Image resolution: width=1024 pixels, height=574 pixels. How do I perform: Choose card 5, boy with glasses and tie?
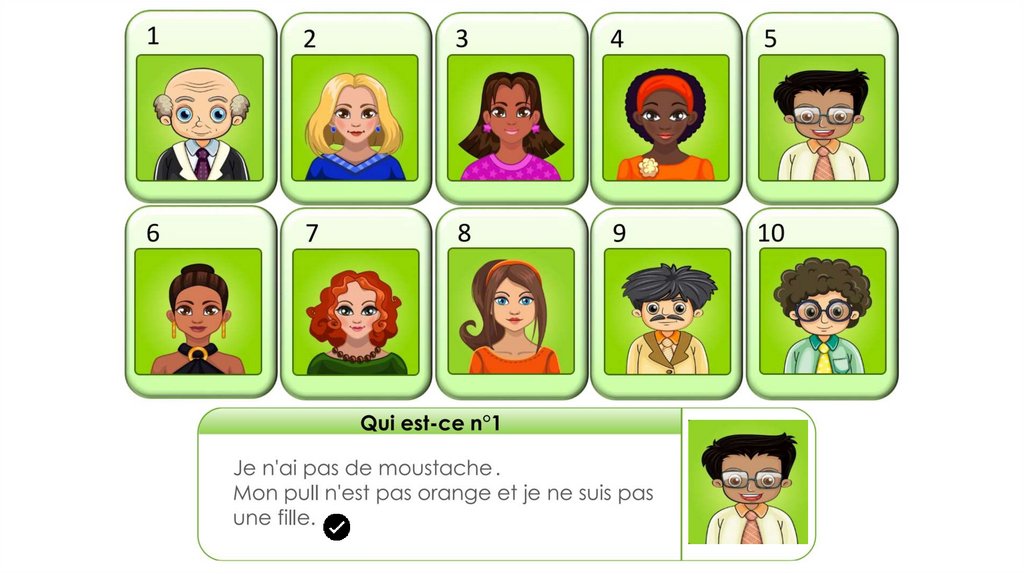822,118
